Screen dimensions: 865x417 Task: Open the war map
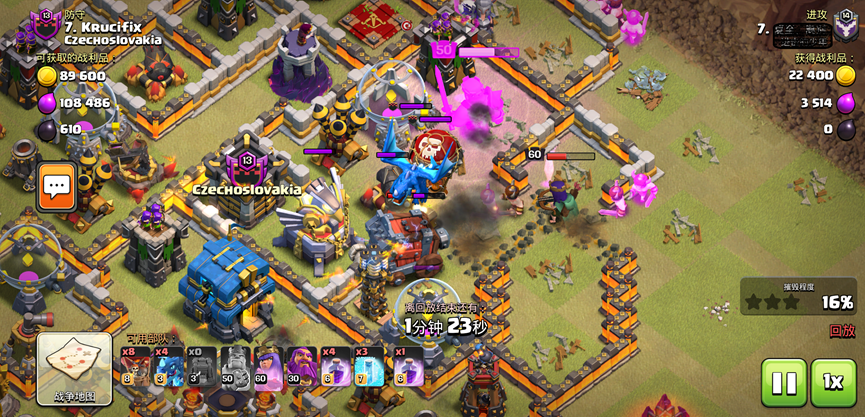pos(74,368)
